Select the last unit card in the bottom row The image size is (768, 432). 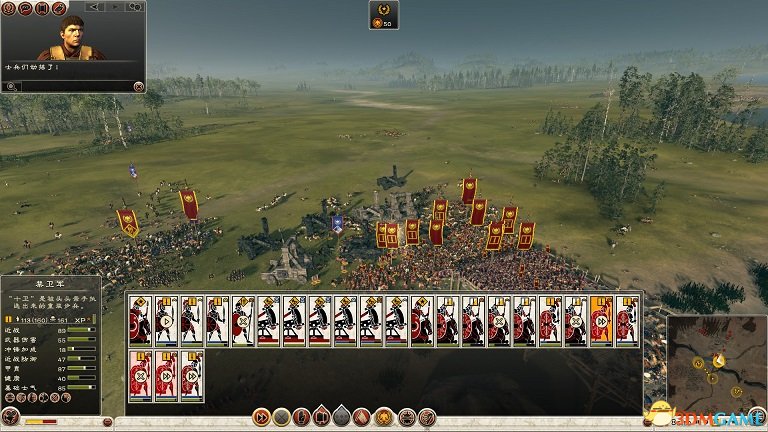coord(192,375)
